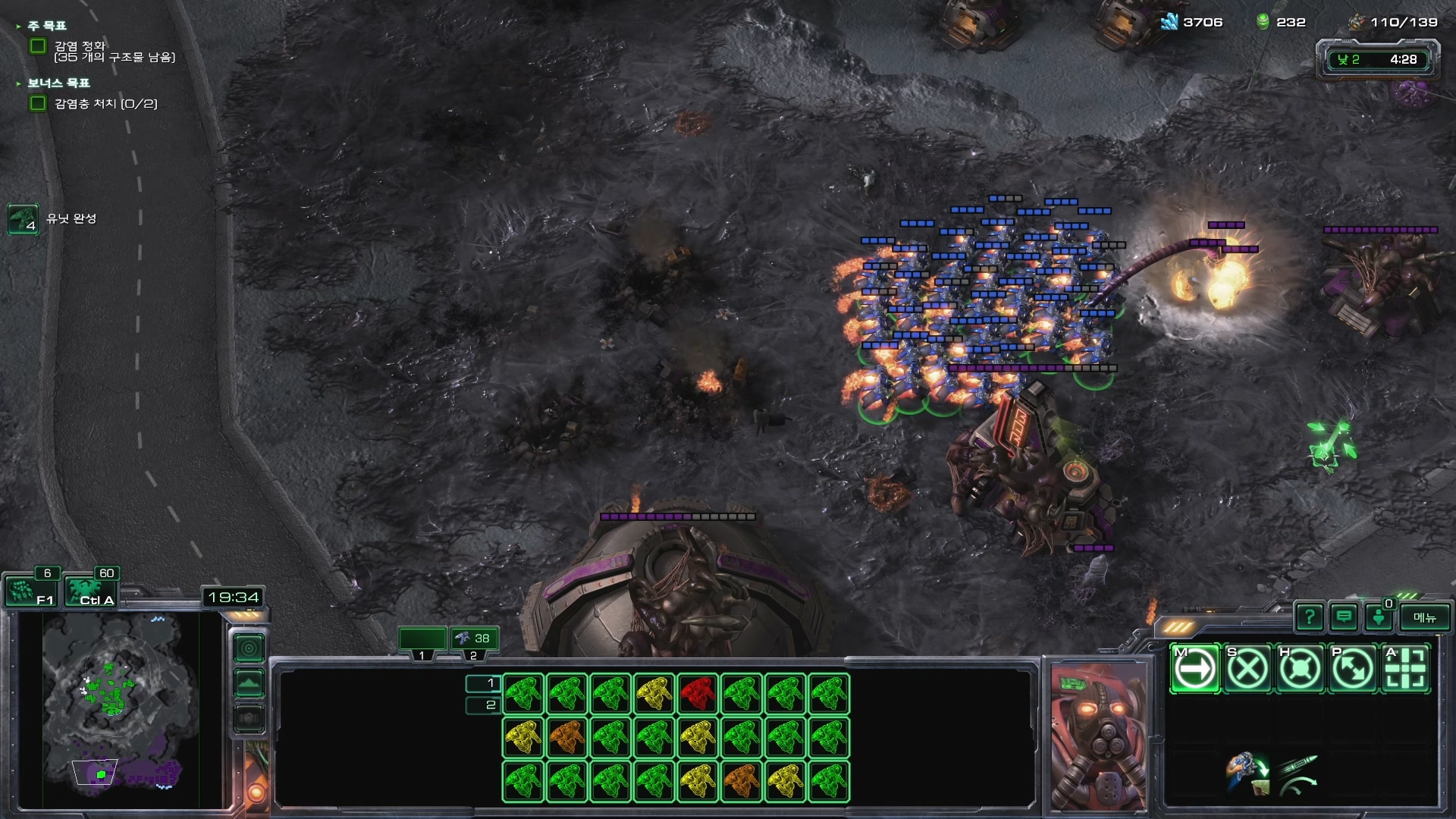Choose the Patrol command
Screen dimensions: 1456x819
point(1352,669)
